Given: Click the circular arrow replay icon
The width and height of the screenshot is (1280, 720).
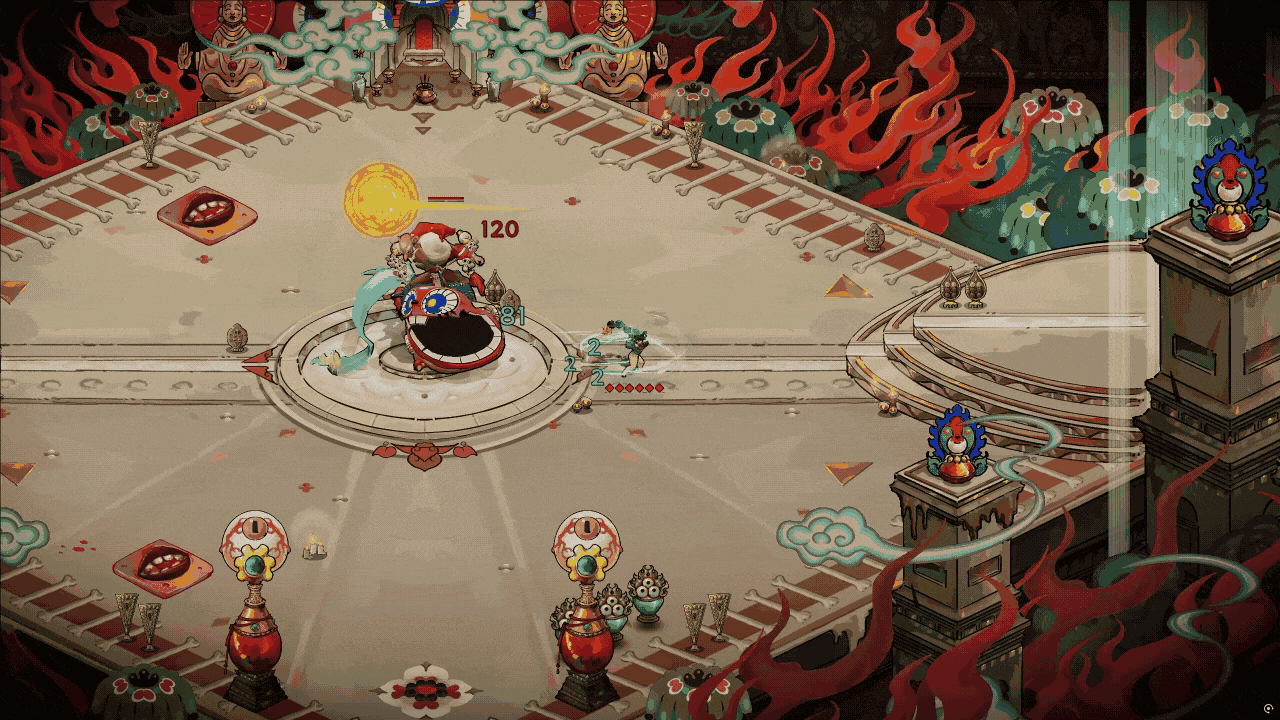Looking at the screenshot, I should 1269,708.
